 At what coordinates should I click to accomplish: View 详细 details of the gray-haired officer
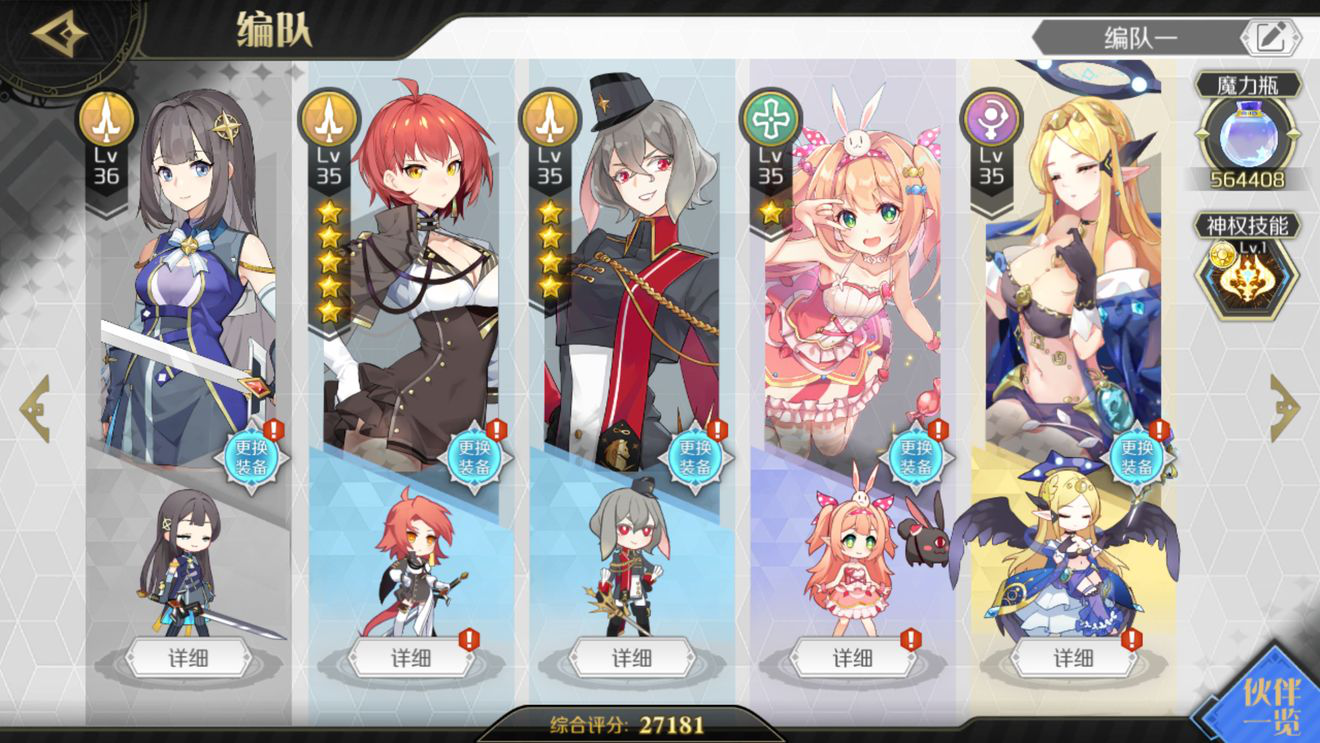[x=631, y=658]
